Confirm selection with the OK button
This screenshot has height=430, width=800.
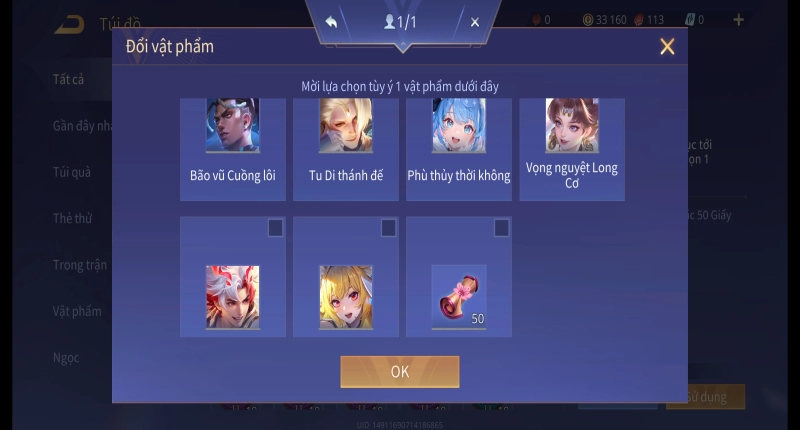pyautogui.click(x=399, y=371)
